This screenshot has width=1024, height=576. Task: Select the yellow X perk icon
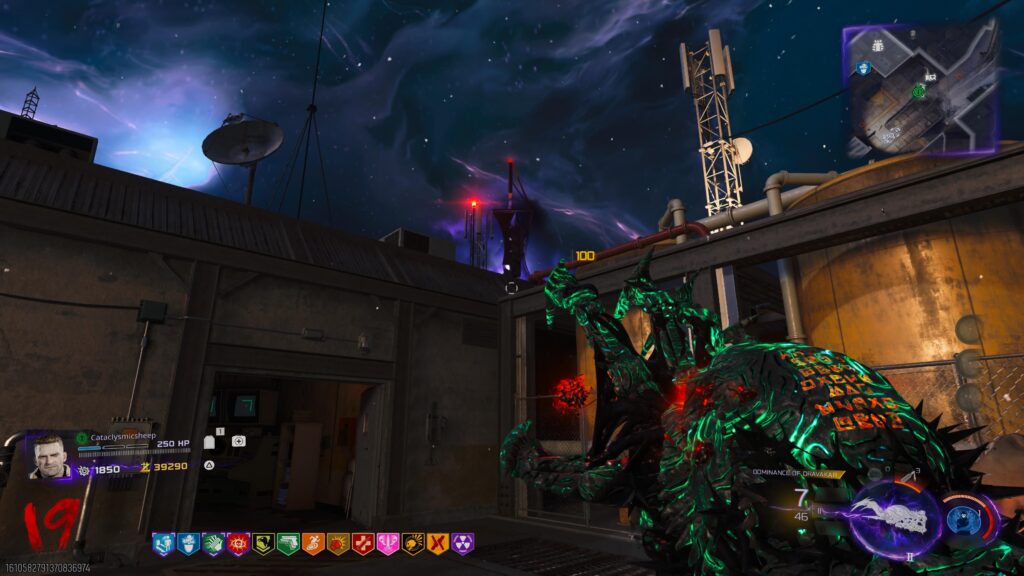point(438,544)
